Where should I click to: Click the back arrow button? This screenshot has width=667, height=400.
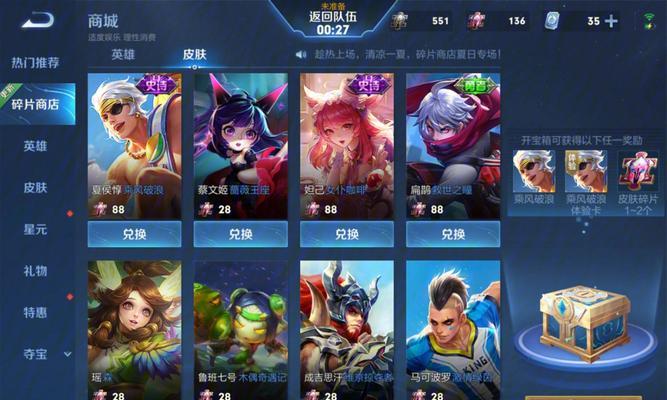coord(38,19)
